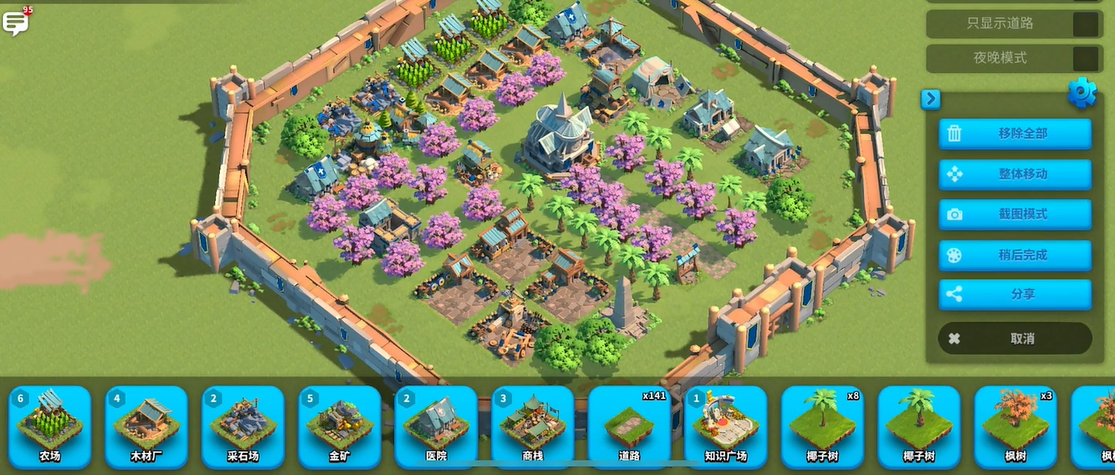
Task: Pick the 医院 hospital tile
Action: (x=436, y=427)
